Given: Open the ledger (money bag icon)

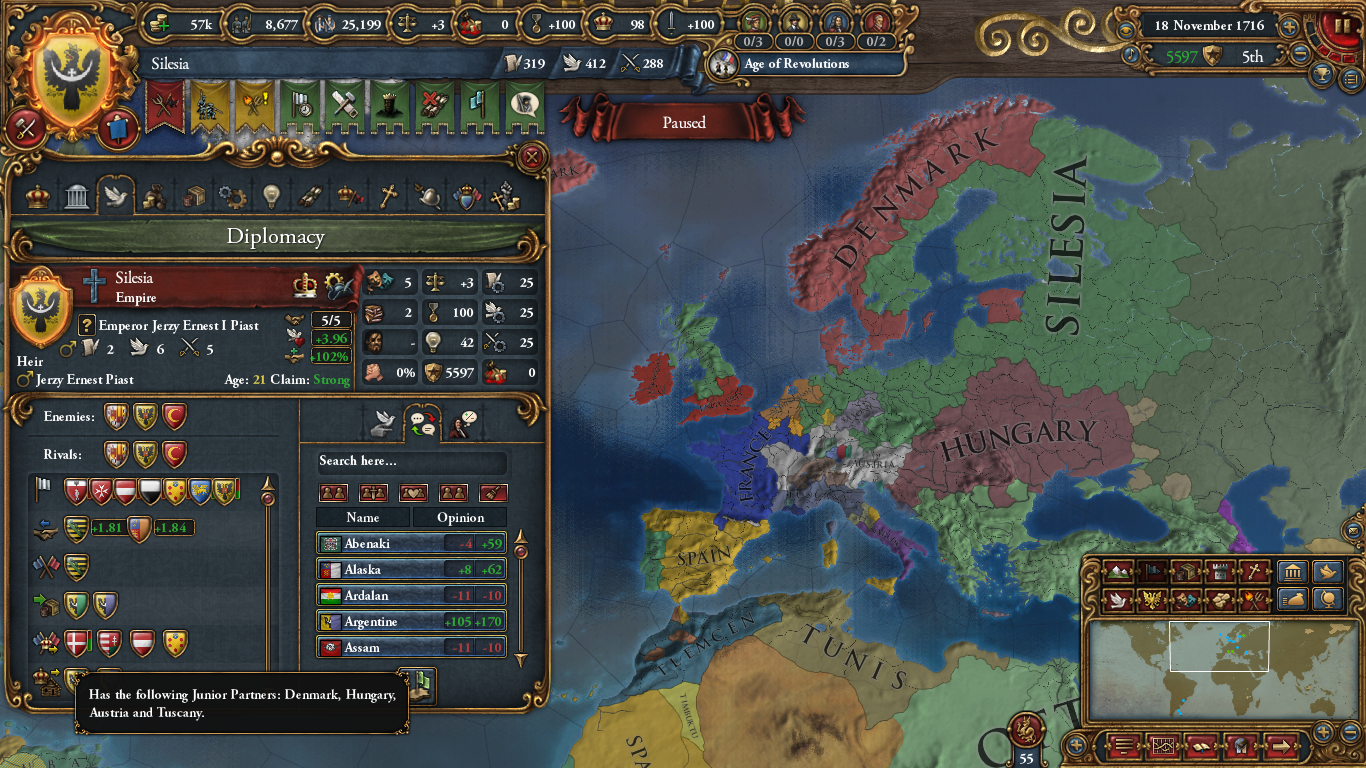Looking at the screenshot, I should pyautogui.click(x=1293, y=599).
